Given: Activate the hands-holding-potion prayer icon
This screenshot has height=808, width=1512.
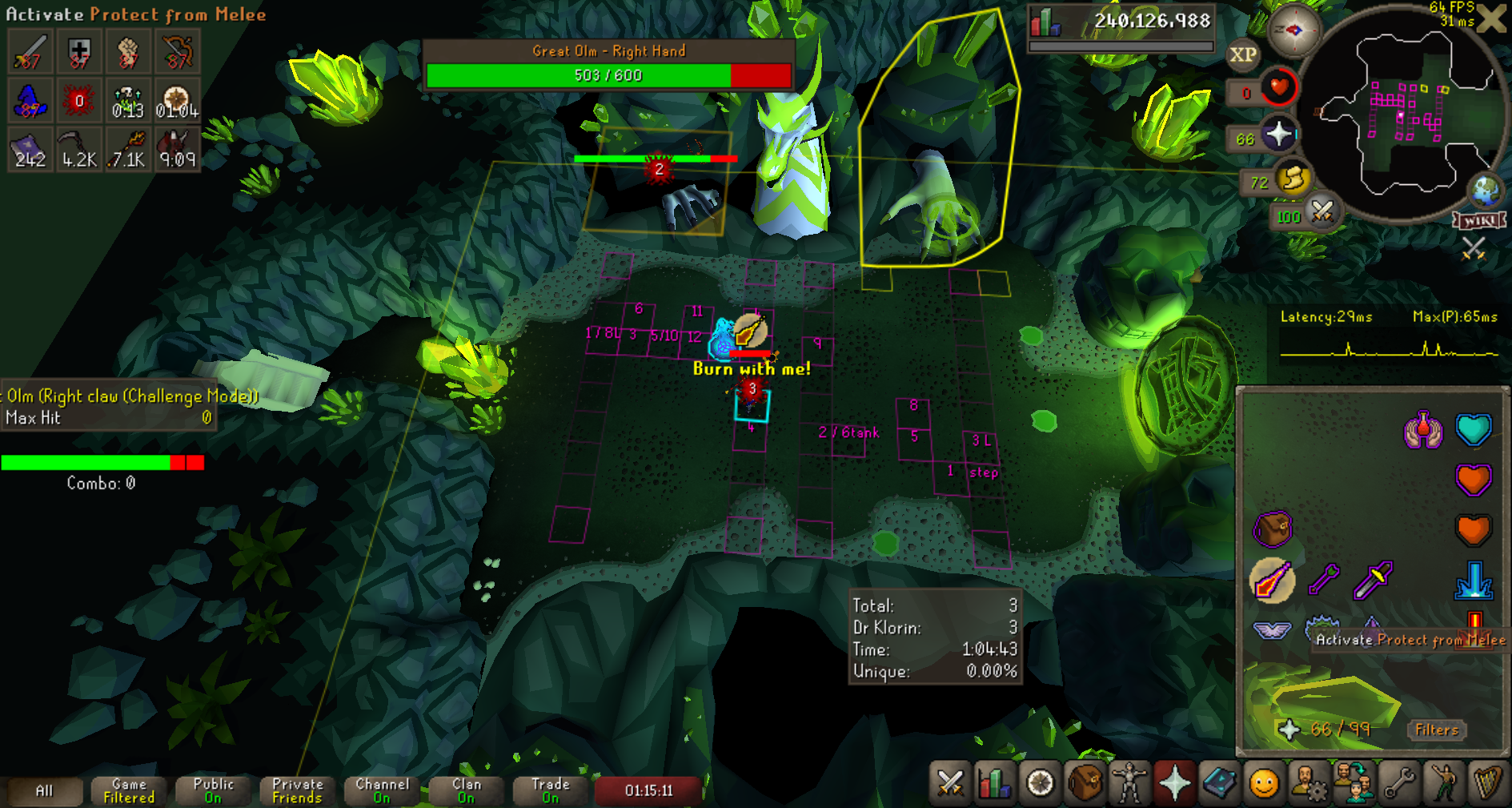Looking at the screenshot, I should tap(1422, 430).
